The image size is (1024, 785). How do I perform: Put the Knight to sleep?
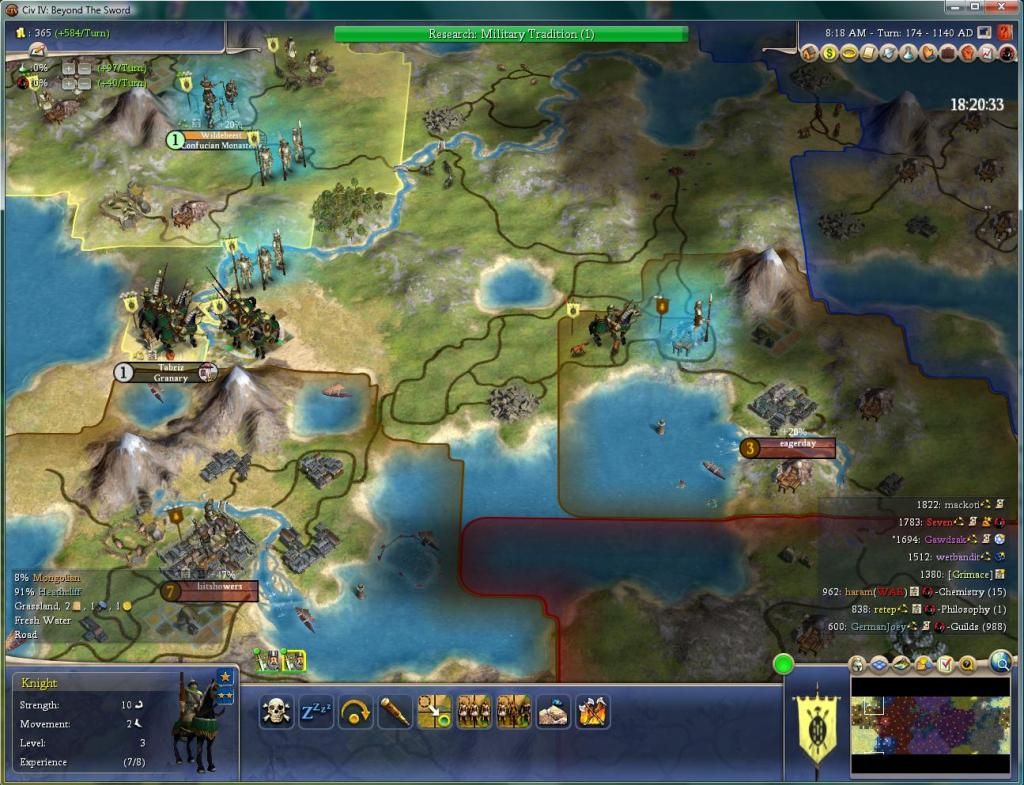pos(316,712)
